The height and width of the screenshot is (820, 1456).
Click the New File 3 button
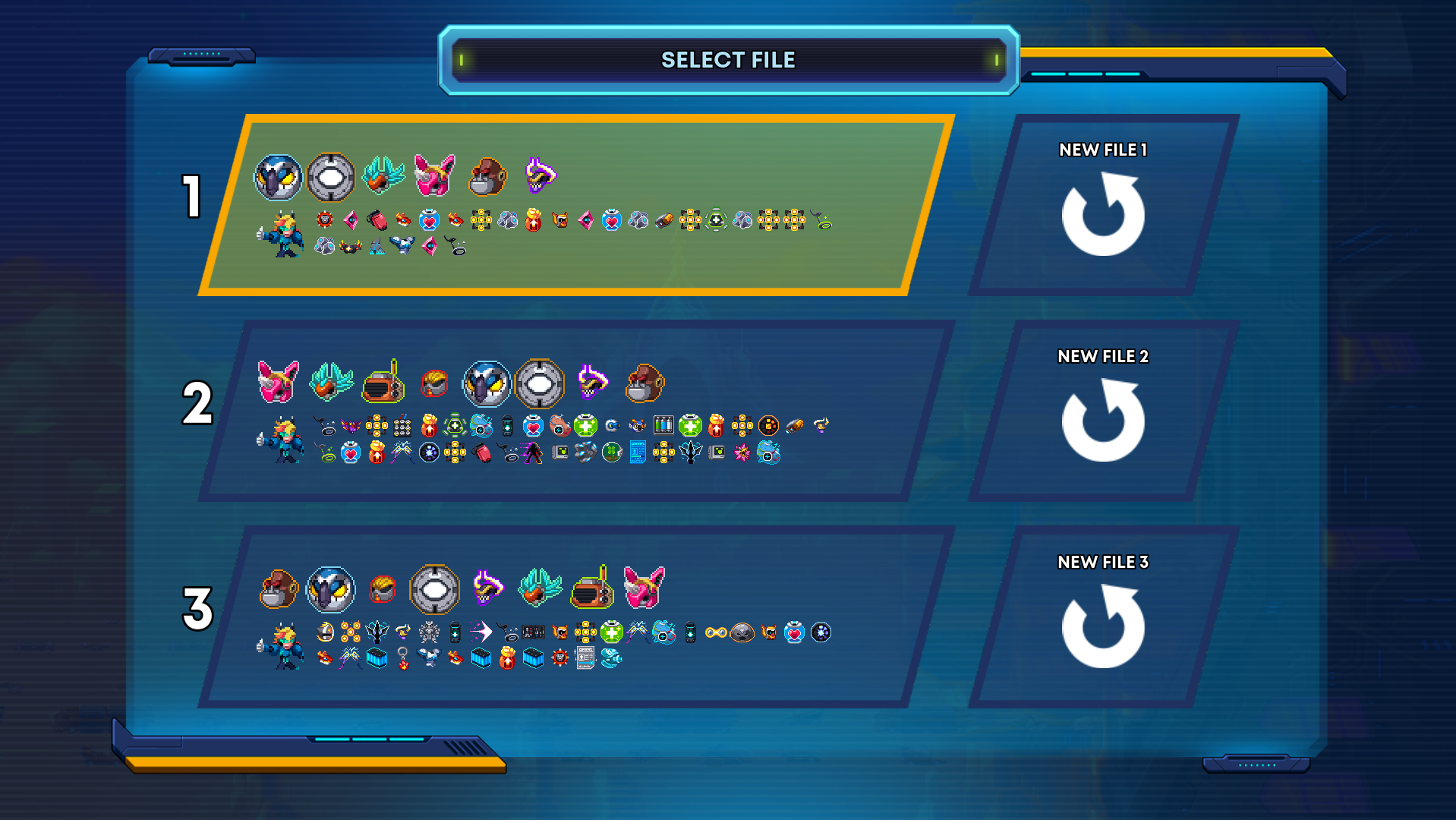pos(1103,617)
